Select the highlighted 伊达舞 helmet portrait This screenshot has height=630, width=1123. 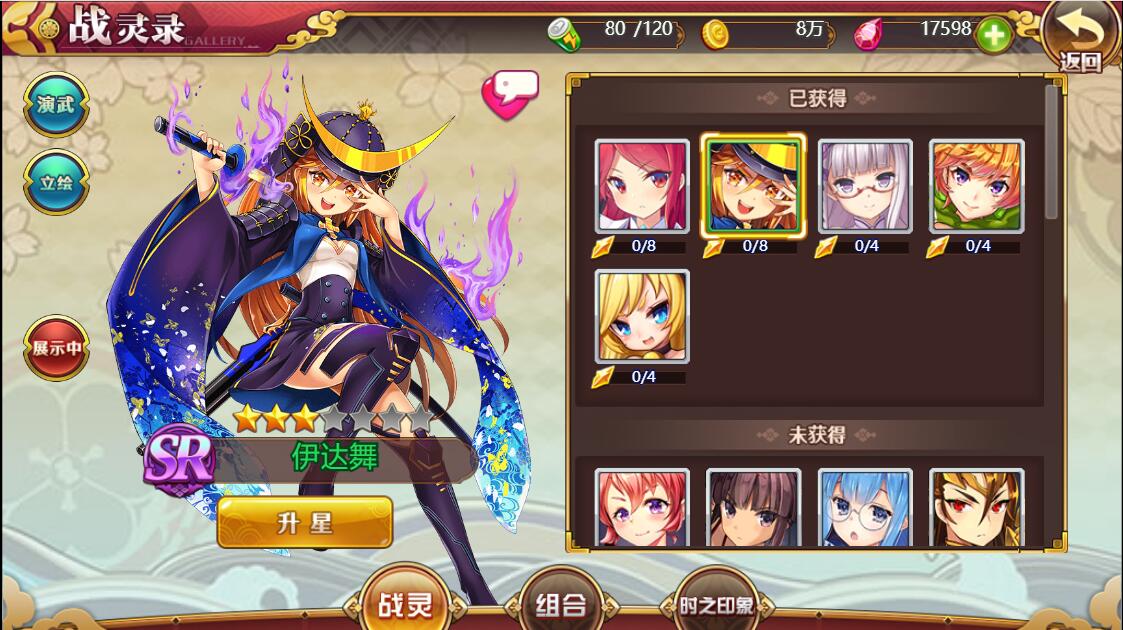click(x=753, y=186)
